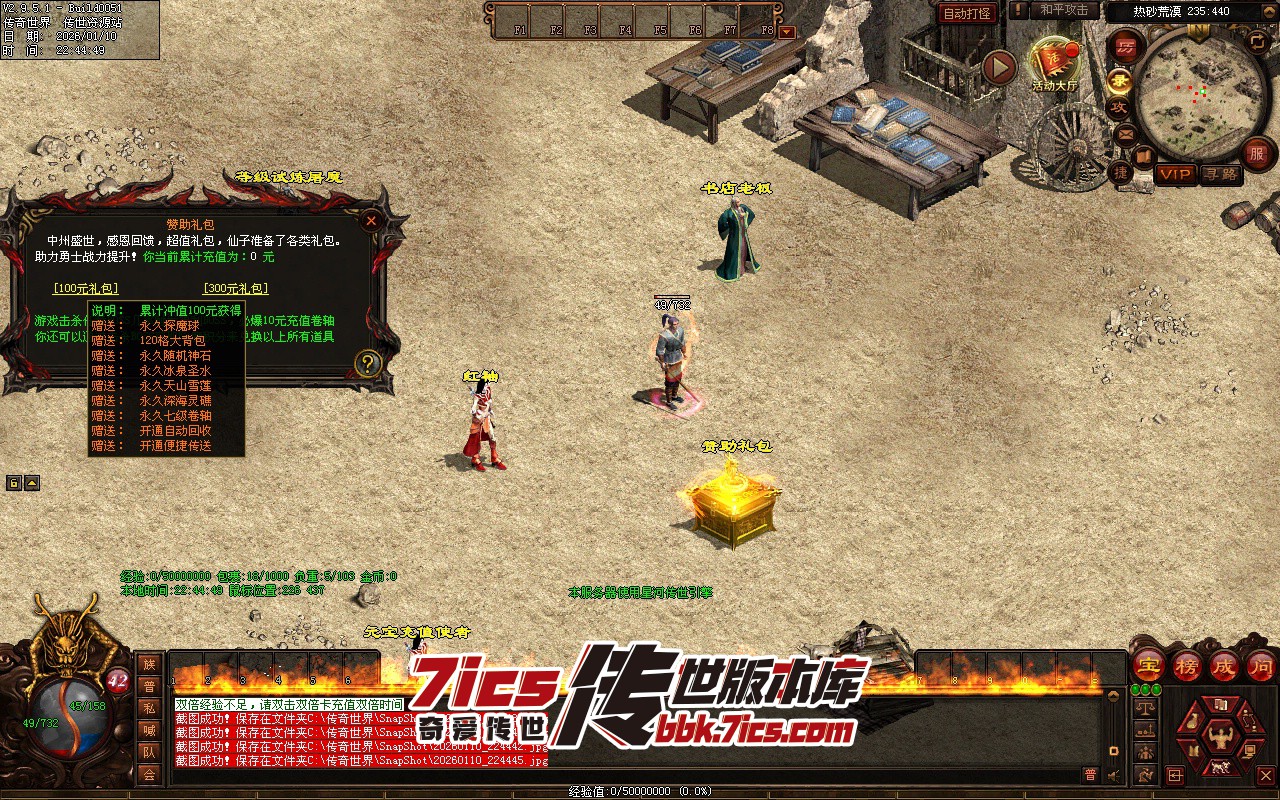Close the 赞助礼包 dialog window
The width and height of the screenshot is (1280, 800).
coord(371,220)
